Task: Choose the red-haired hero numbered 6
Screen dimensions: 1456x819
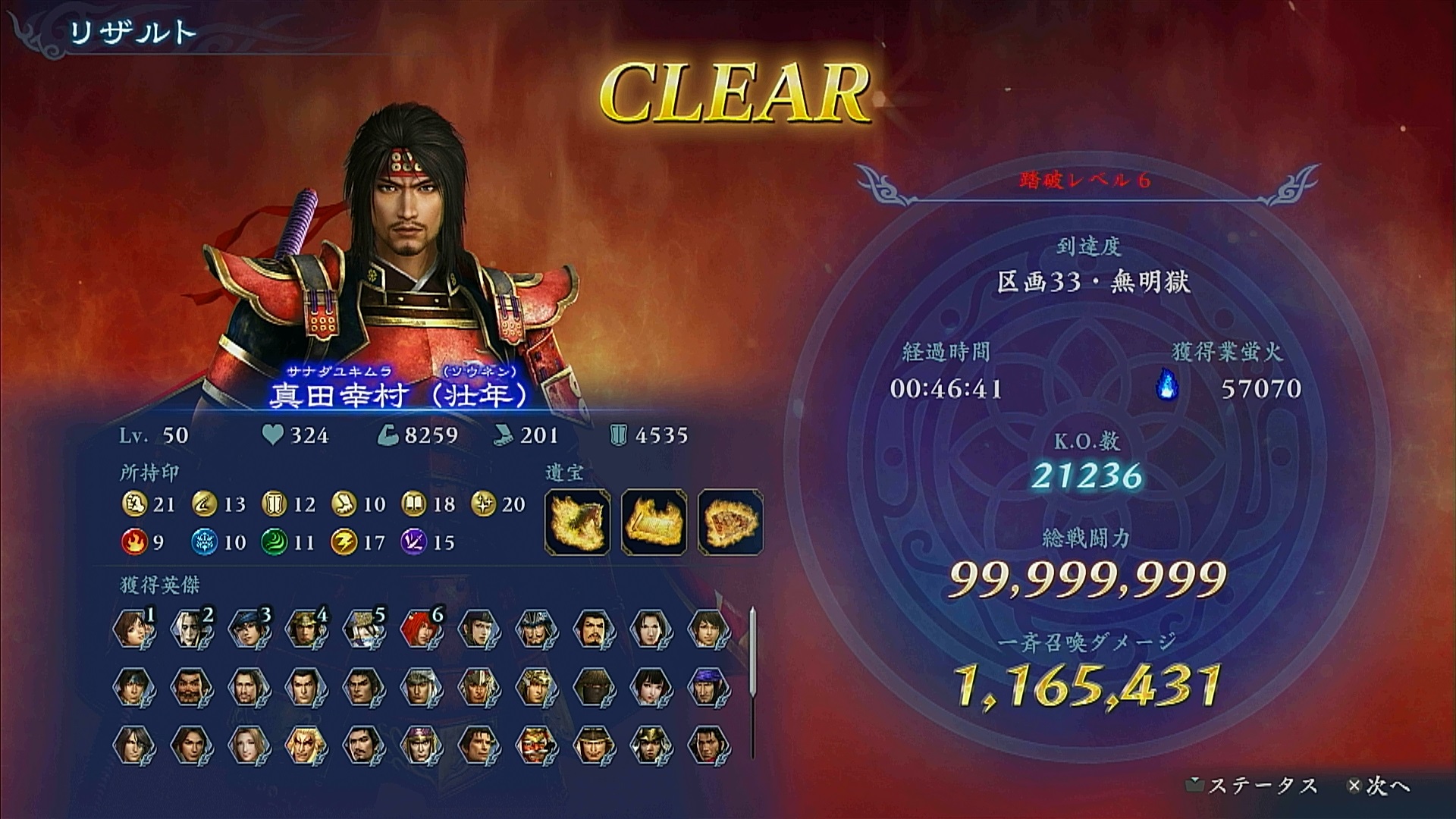Action: [x=422, y=629]
